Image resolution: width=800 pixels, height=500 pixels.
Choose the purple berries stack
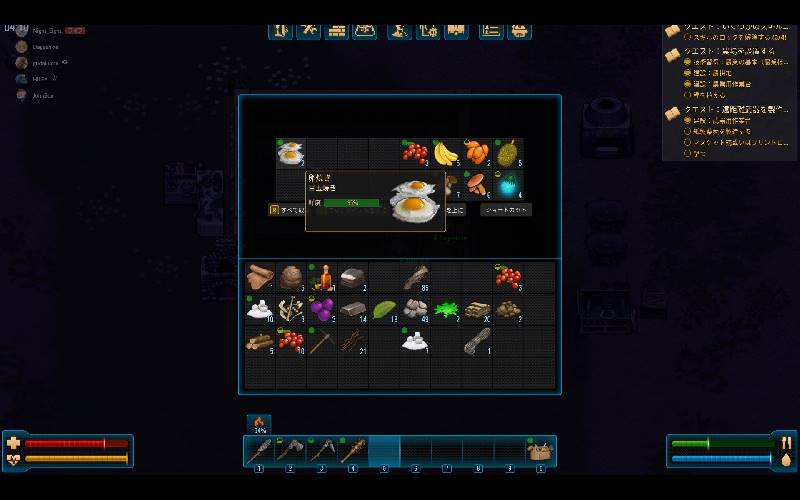pos(322,309)
